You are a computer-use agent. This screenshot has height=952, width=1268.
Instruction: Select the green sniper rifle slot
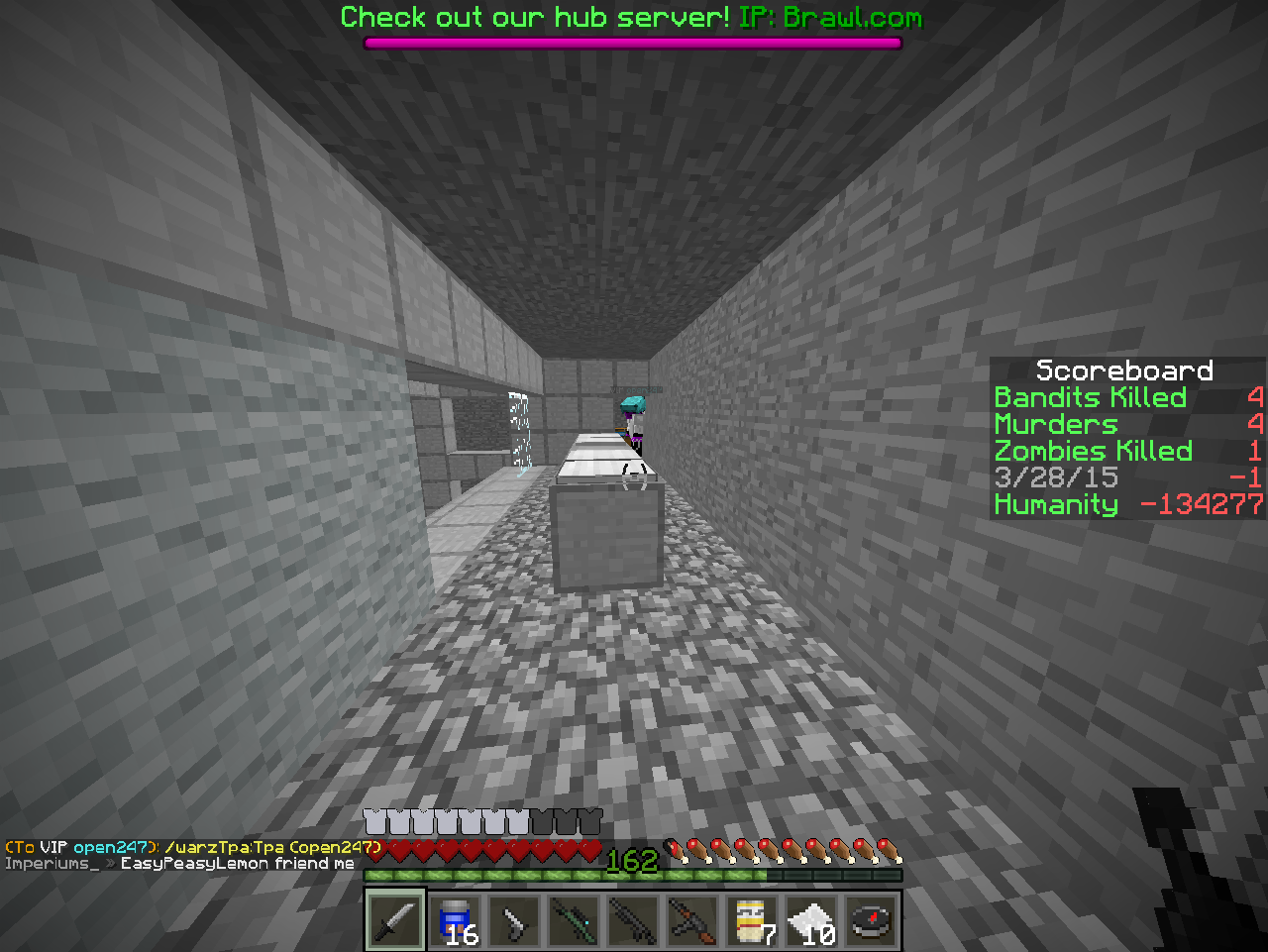(575, 920)
